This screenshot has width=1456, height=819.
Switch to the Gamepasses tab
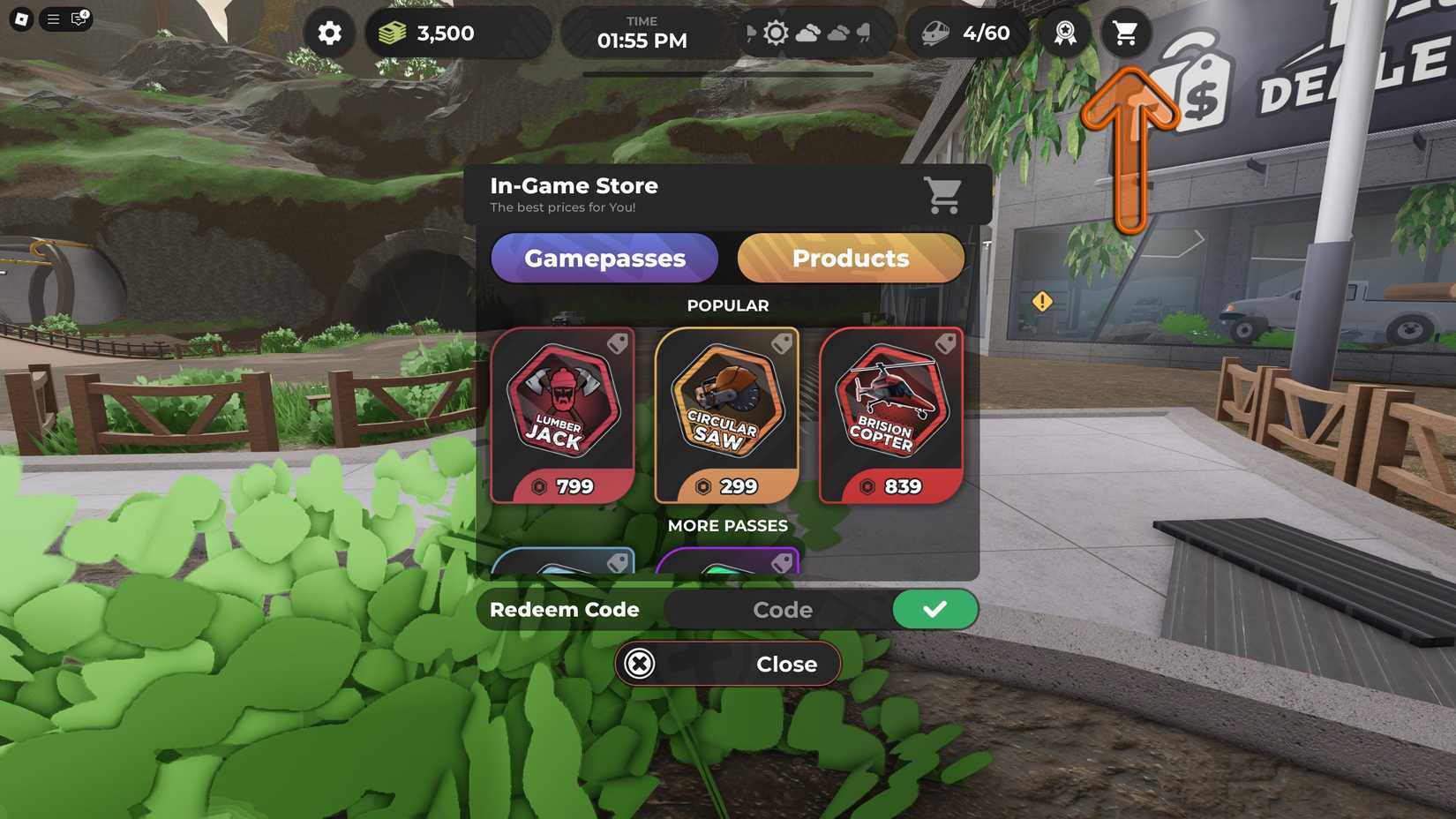coord(604,258)
